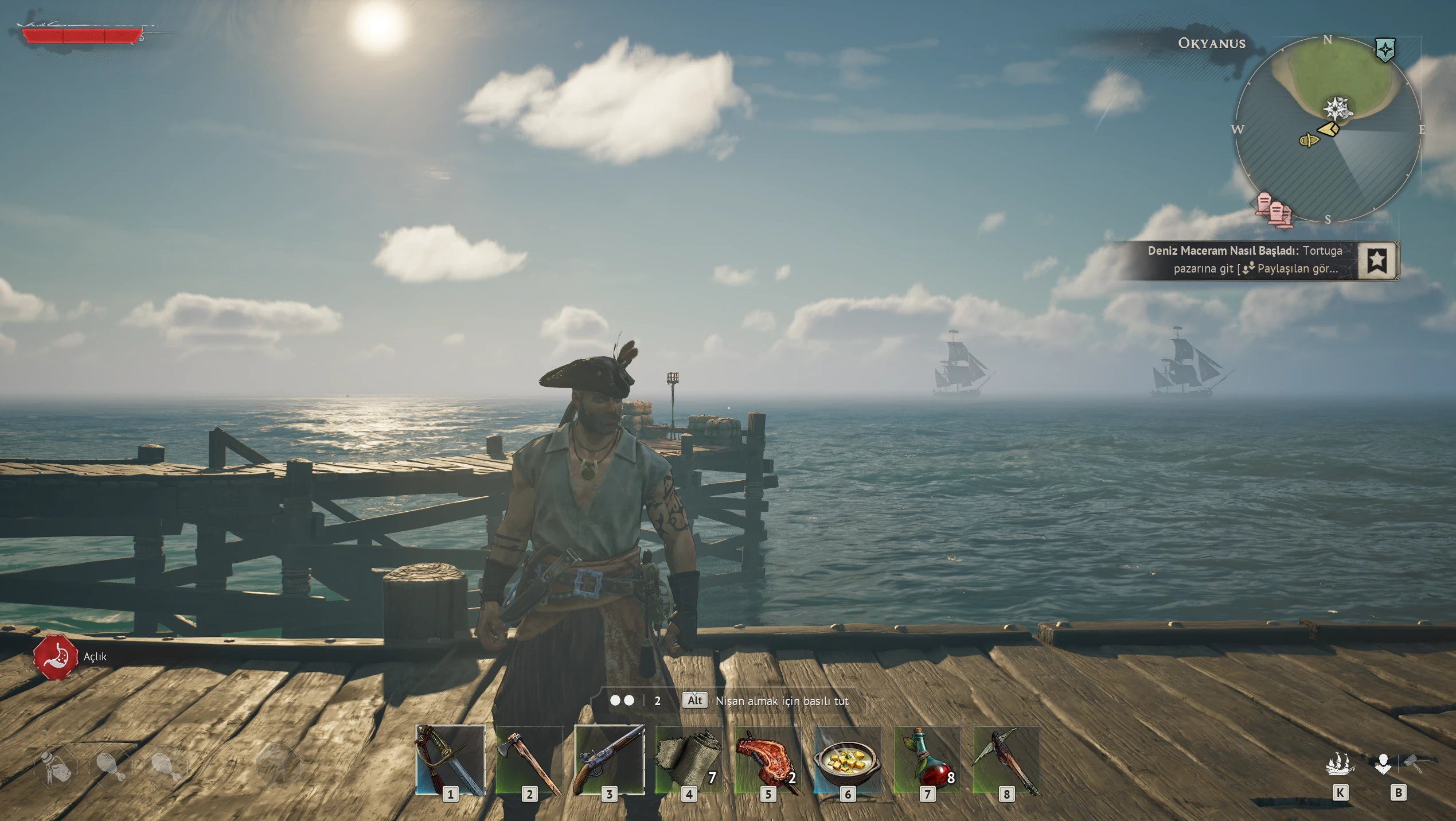The image size is (1456, 821).
Task: Click the red Açlık hunger status icon
Action: [x=56, y=657]
